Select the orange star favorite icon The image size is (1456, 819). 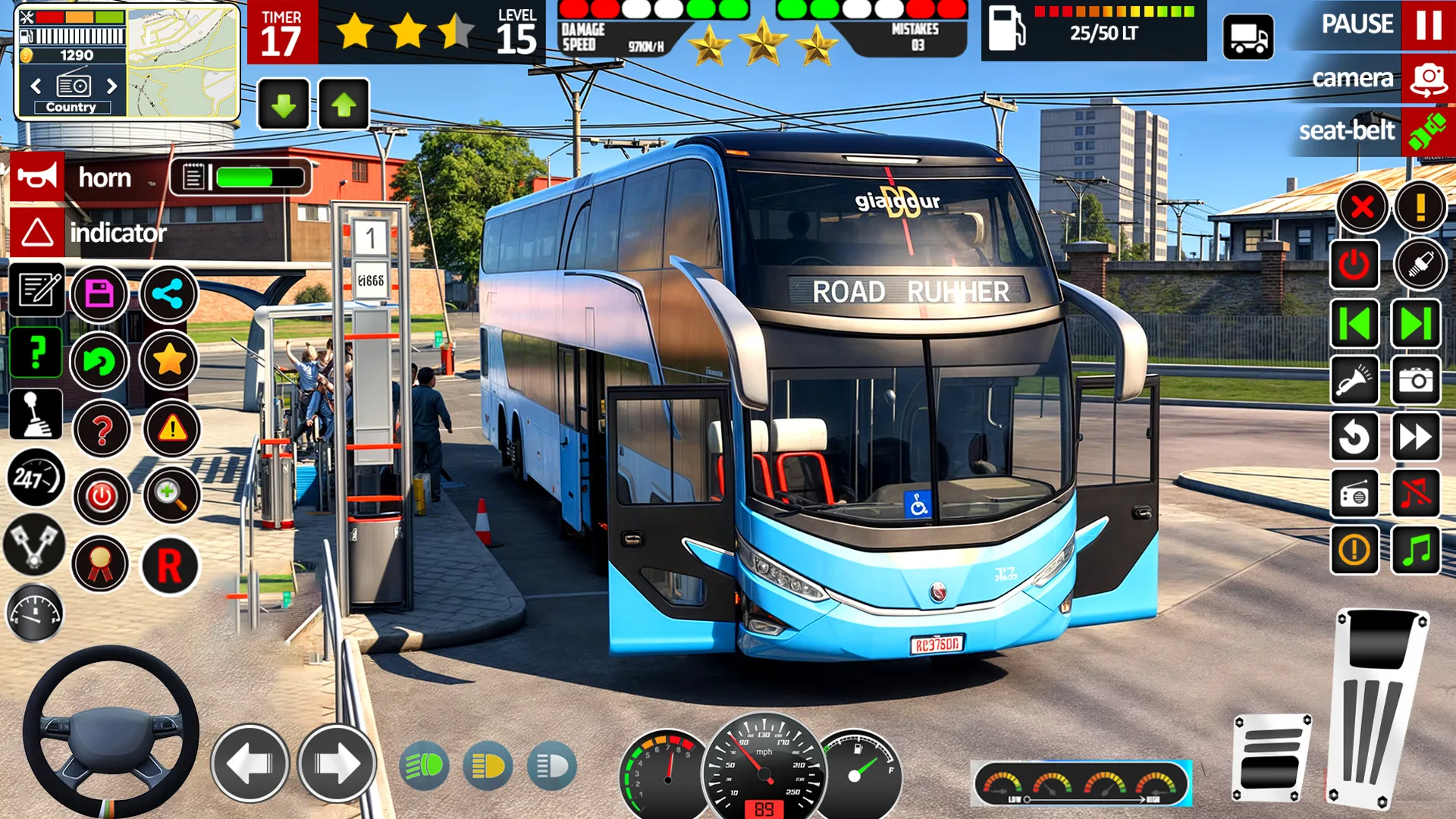coord(168,360)
